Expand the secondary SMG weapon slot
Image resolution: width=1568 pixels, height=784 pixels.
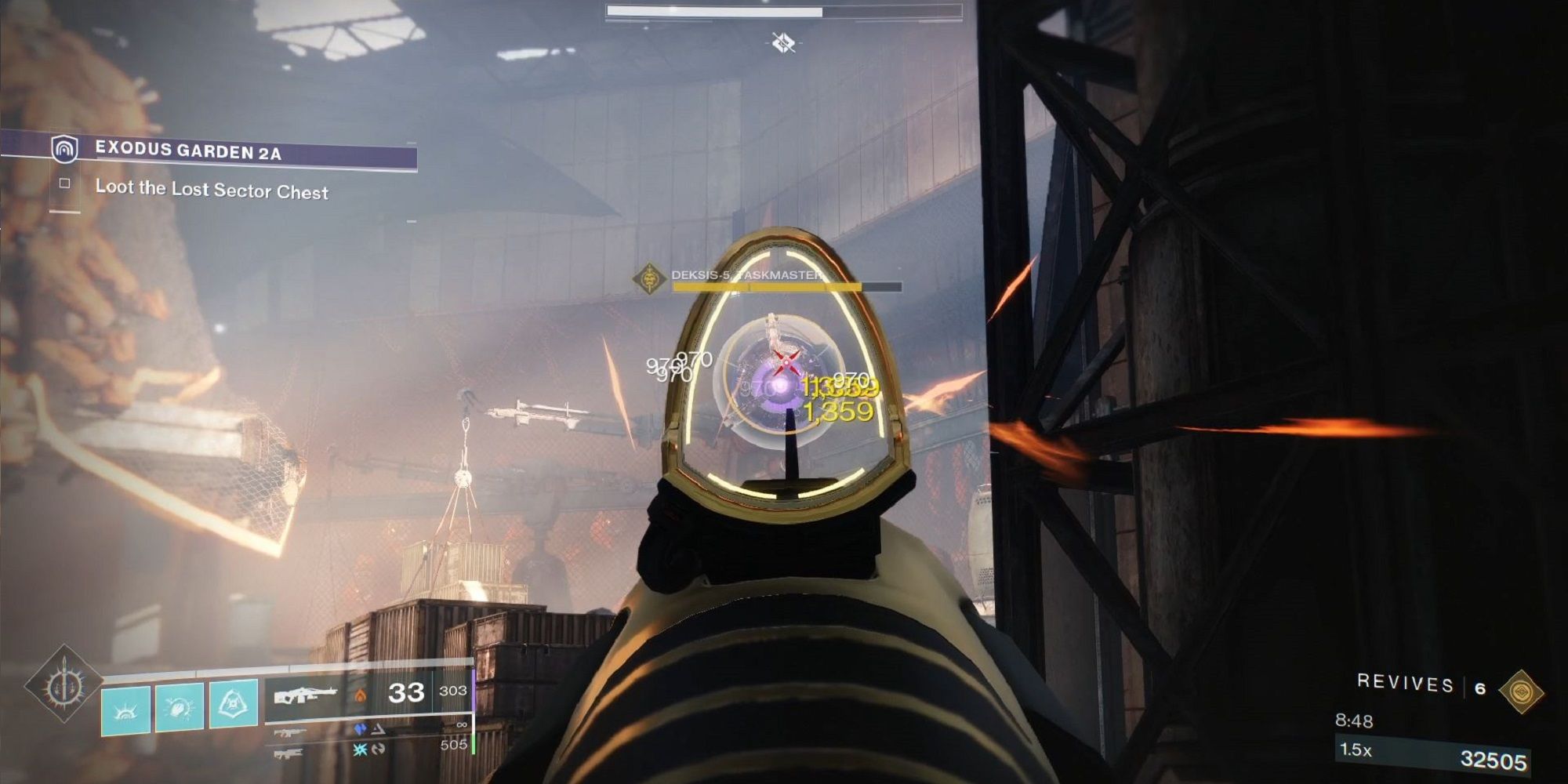(x=290, y=732)
